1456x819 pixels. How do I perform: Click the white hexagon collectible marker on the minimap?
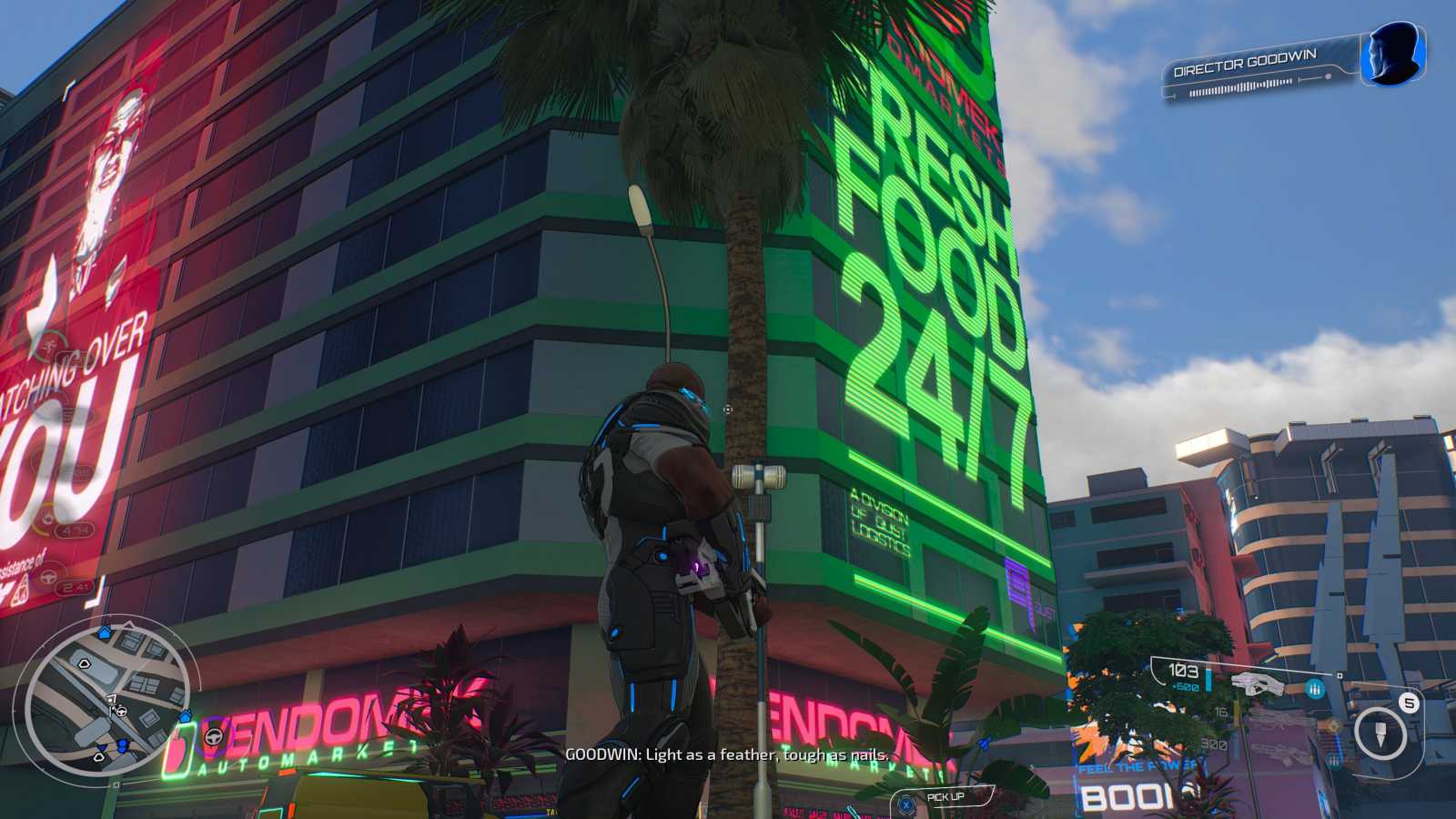85,664
